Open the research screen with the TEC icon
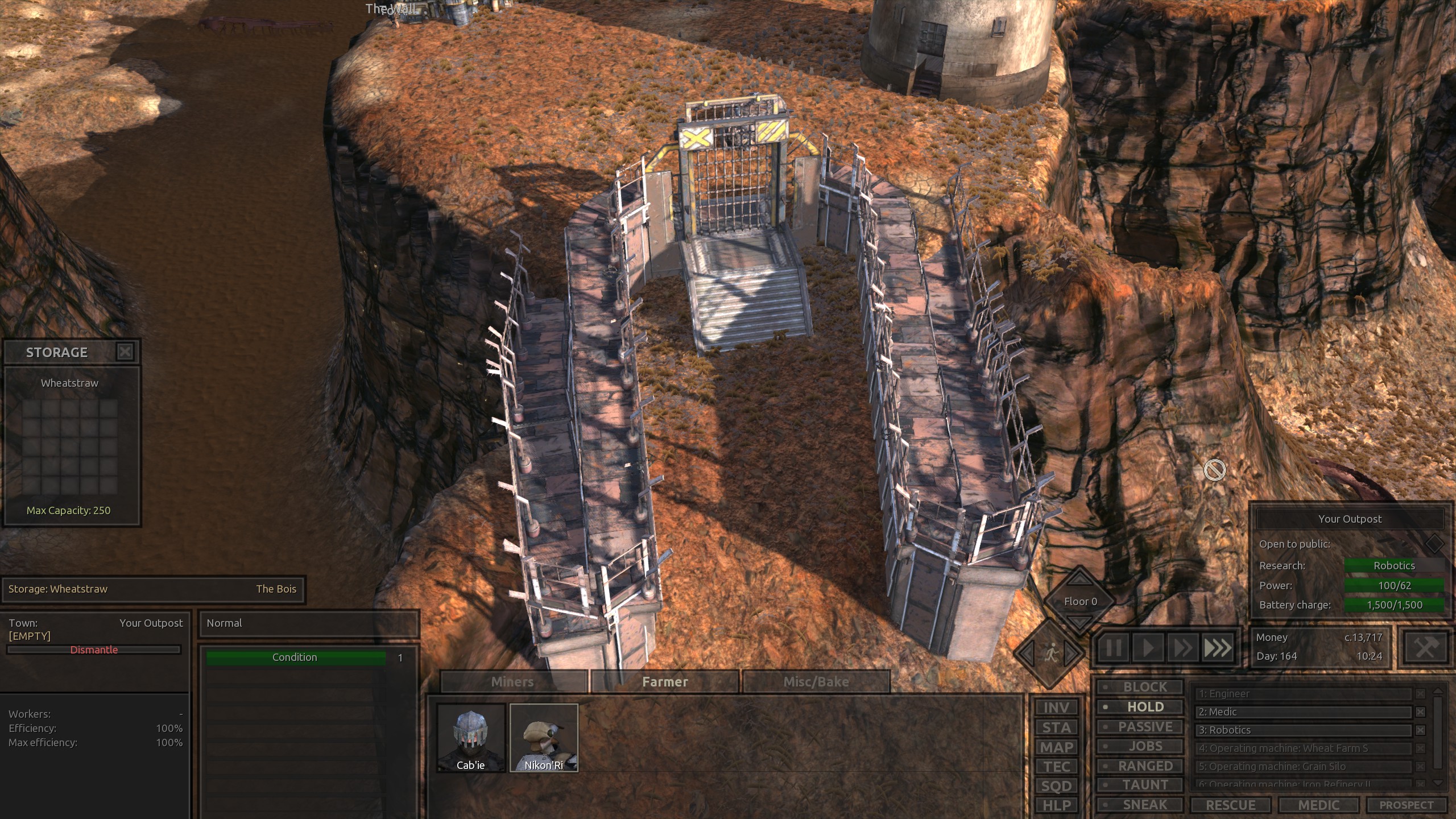The width and height of the screenshot is (1456, 819). pos(1056,766)
